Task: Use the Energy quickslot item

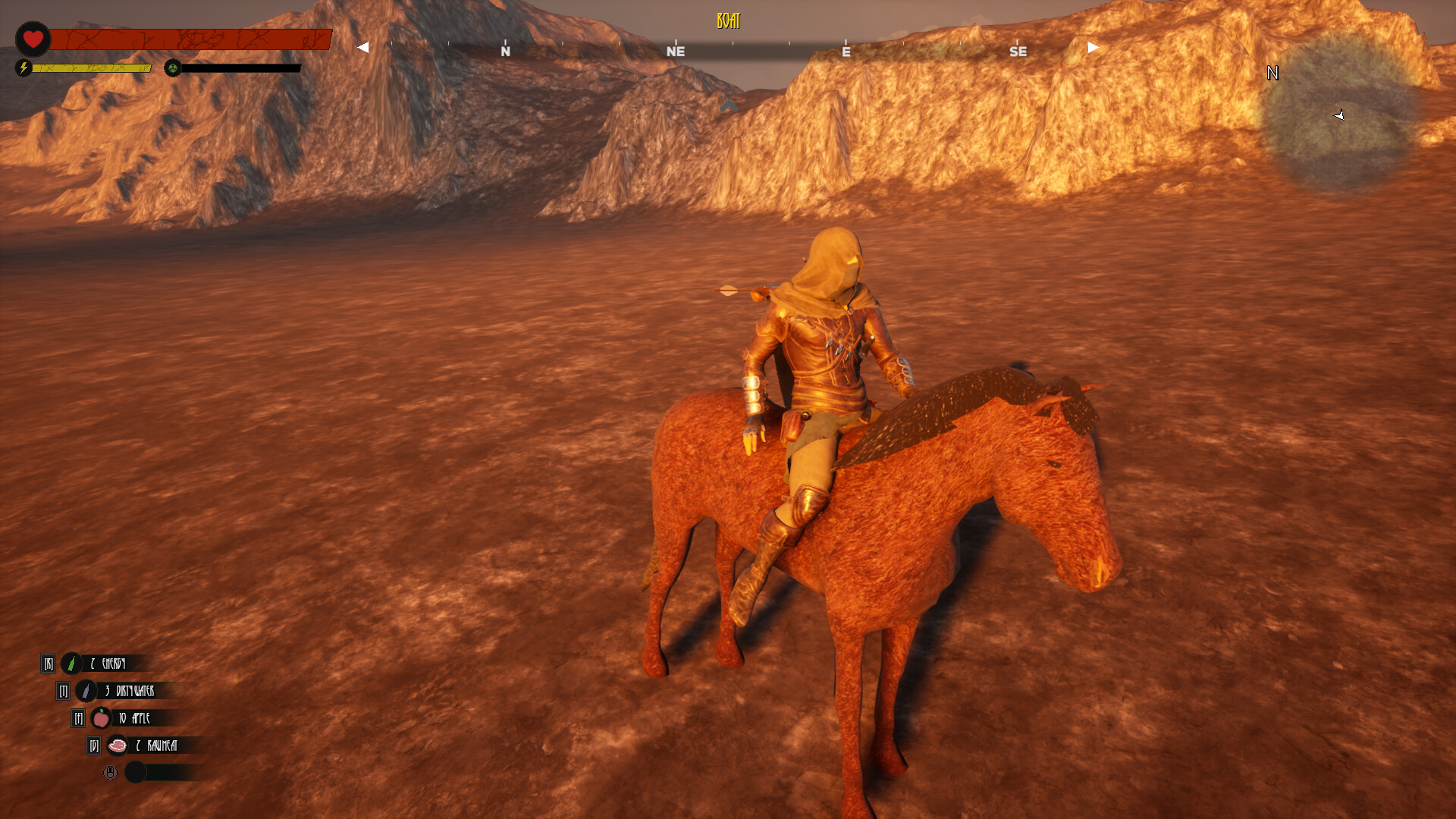Action: (72, 662)
